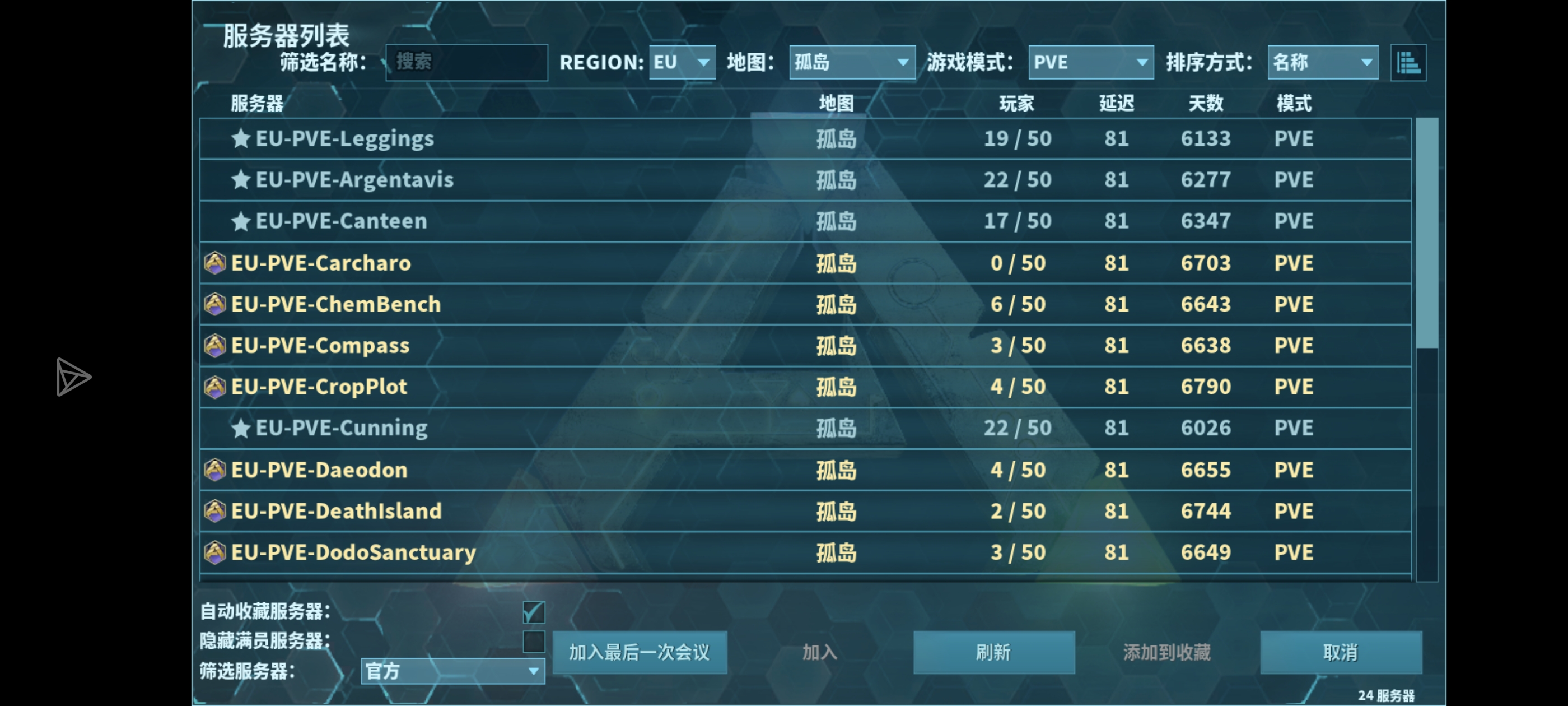Click the 玩家 column header
The height and width of the screenshot is (706, 1568).
1016,104
